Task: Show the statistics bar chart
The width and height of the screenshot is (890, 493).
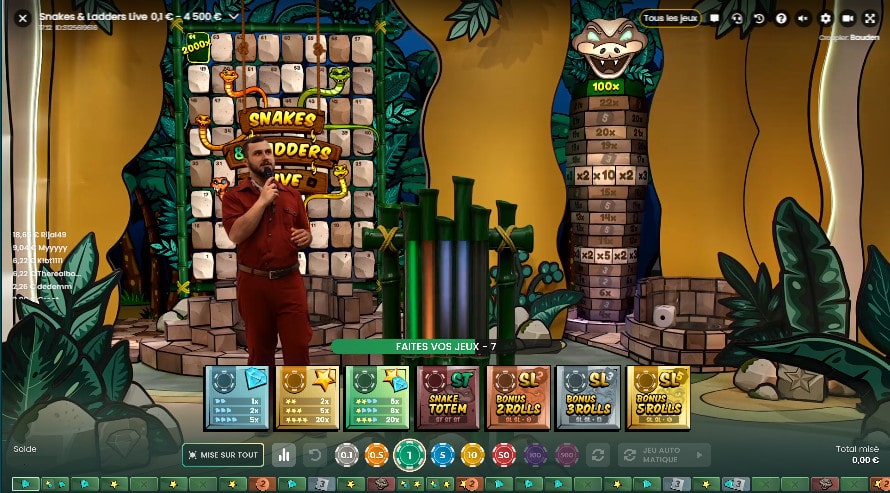Action: [284, 455]
